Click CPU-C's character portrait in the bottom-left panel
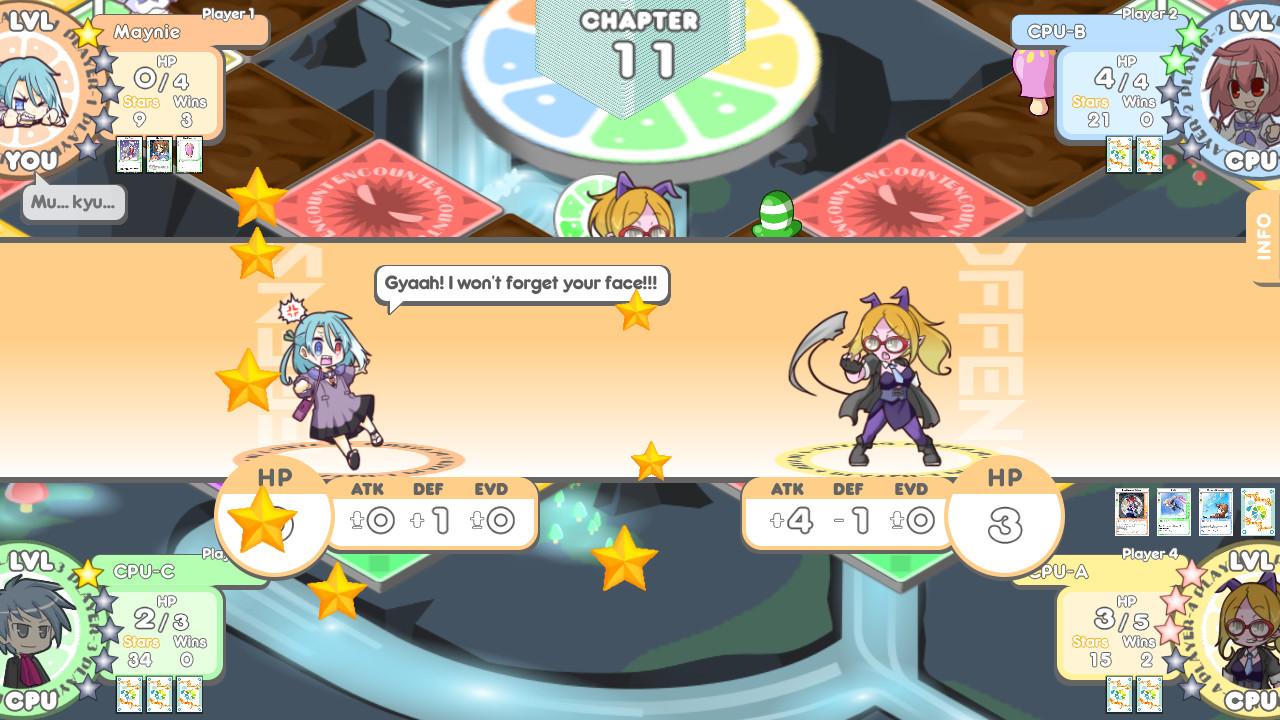The image size is (1280, 720). [x=30, y=630]
